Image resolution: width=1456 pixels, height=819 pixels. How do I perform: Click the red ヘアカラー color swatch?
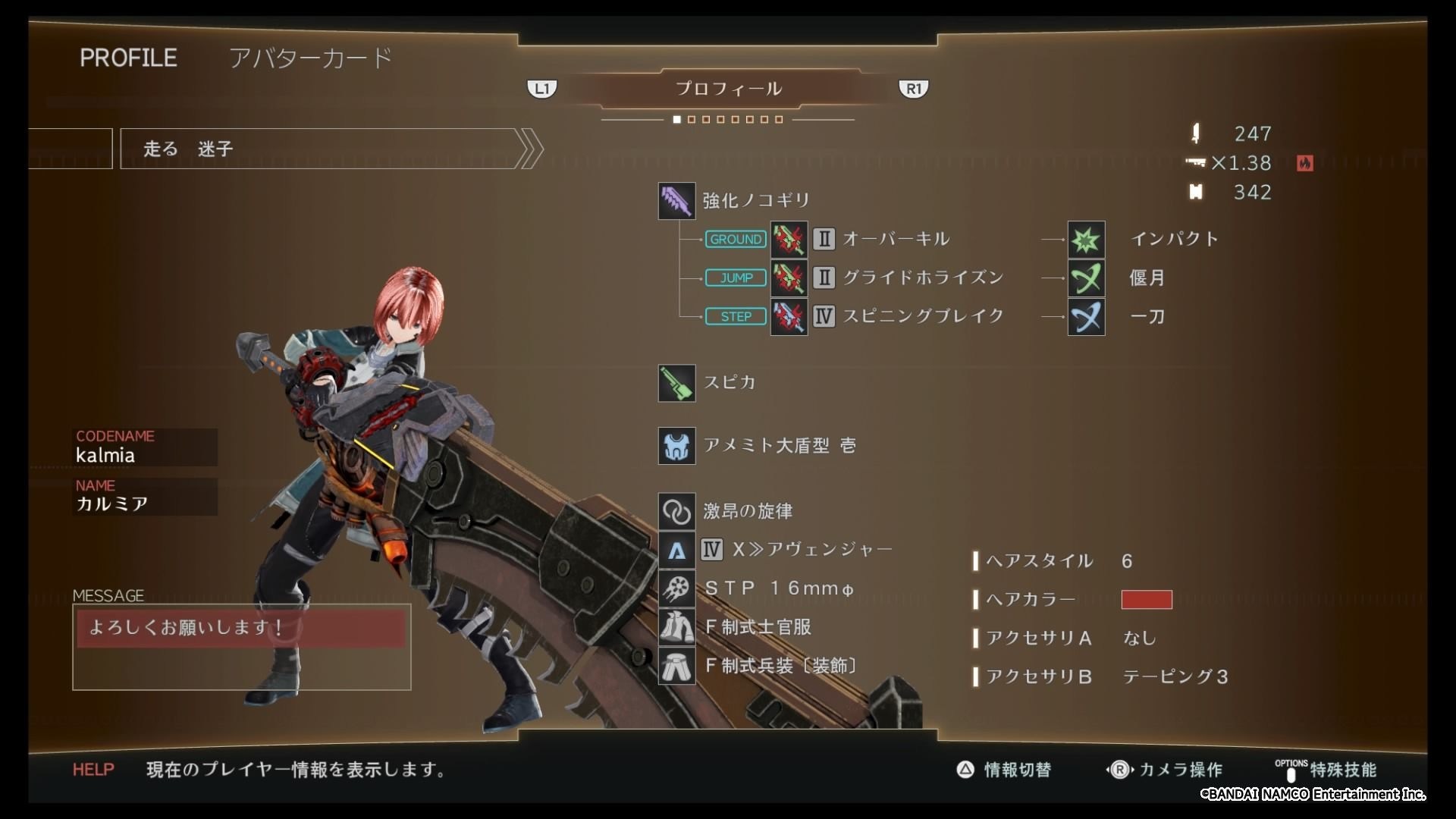(1147, 600)
